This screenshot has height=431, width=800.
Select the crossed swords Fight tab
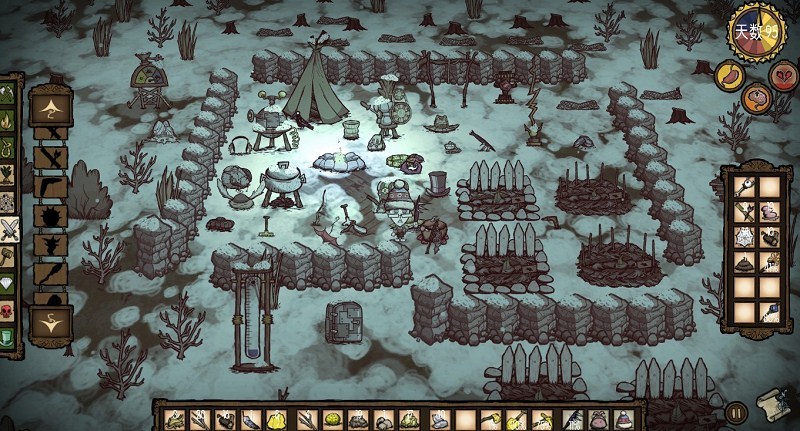click(x=8, y=229)
